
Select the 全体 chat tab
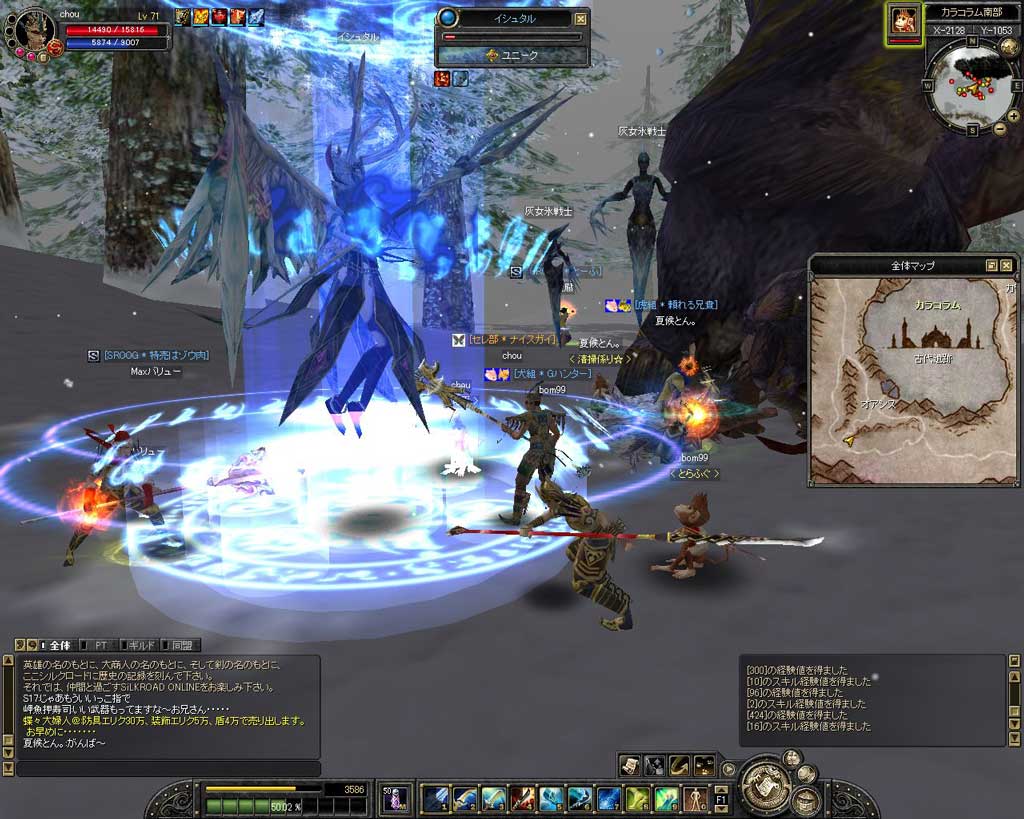(x=58, y=645)
